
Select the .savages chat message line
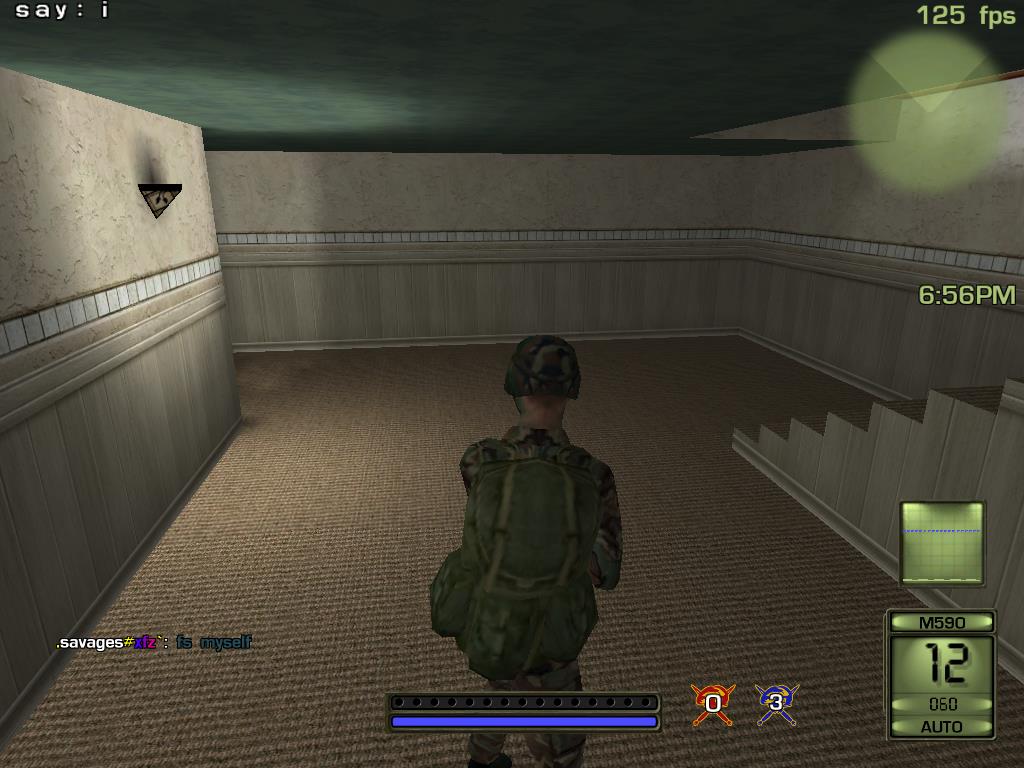click(154, 643)
